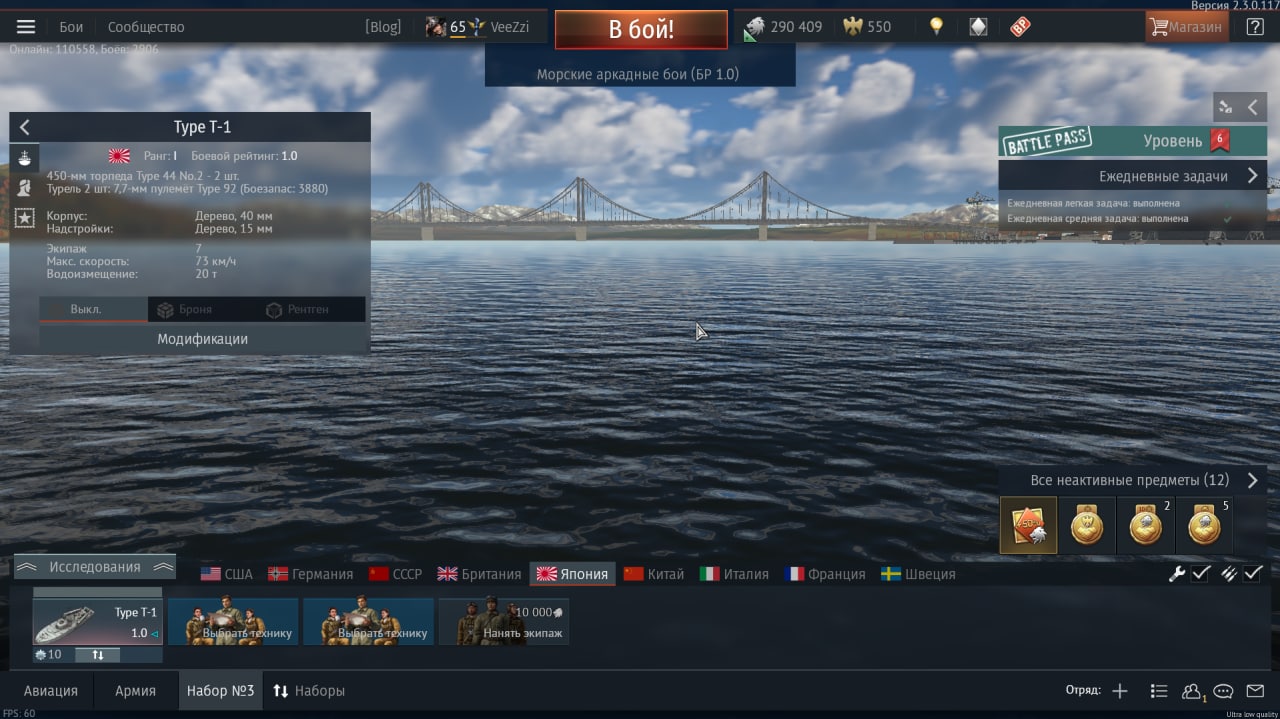The image size is (1280, 719).
Task: Select the Швеция nation tab
Action: 918,574
